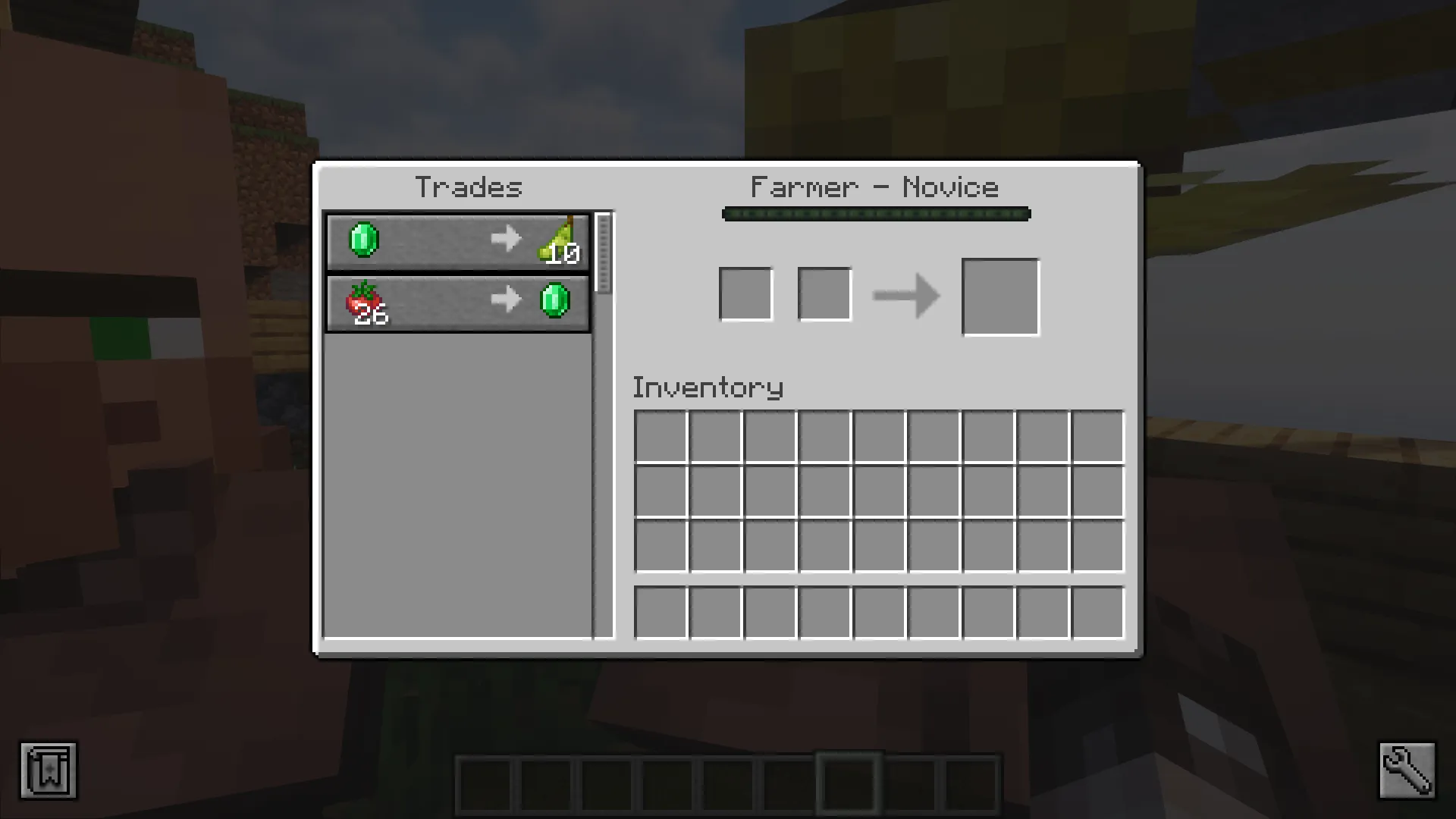Image resolution: width=1456 pixels, height=819 pixels.
Task: Click the trade result output slot
Action: (x=999, y=296)
